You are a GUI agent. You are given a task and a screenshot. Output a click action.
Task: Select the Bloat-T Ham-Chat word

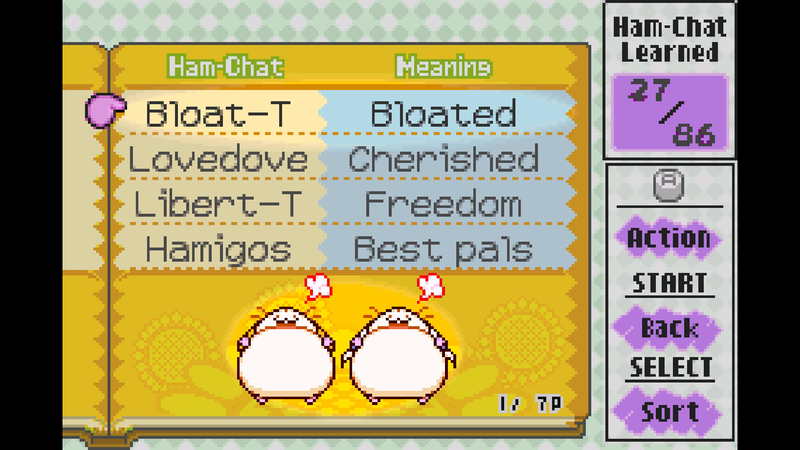coord(217,114)
